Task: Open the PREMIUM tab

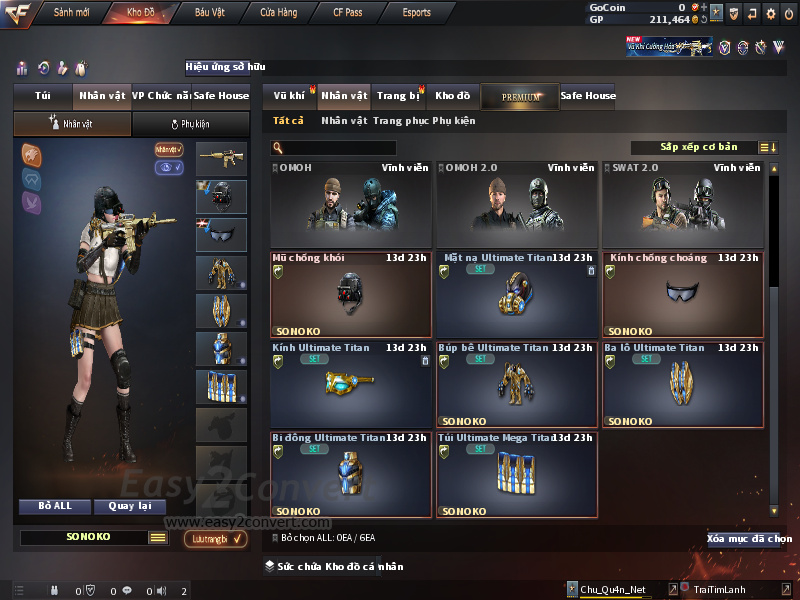Action: [520, 96]
